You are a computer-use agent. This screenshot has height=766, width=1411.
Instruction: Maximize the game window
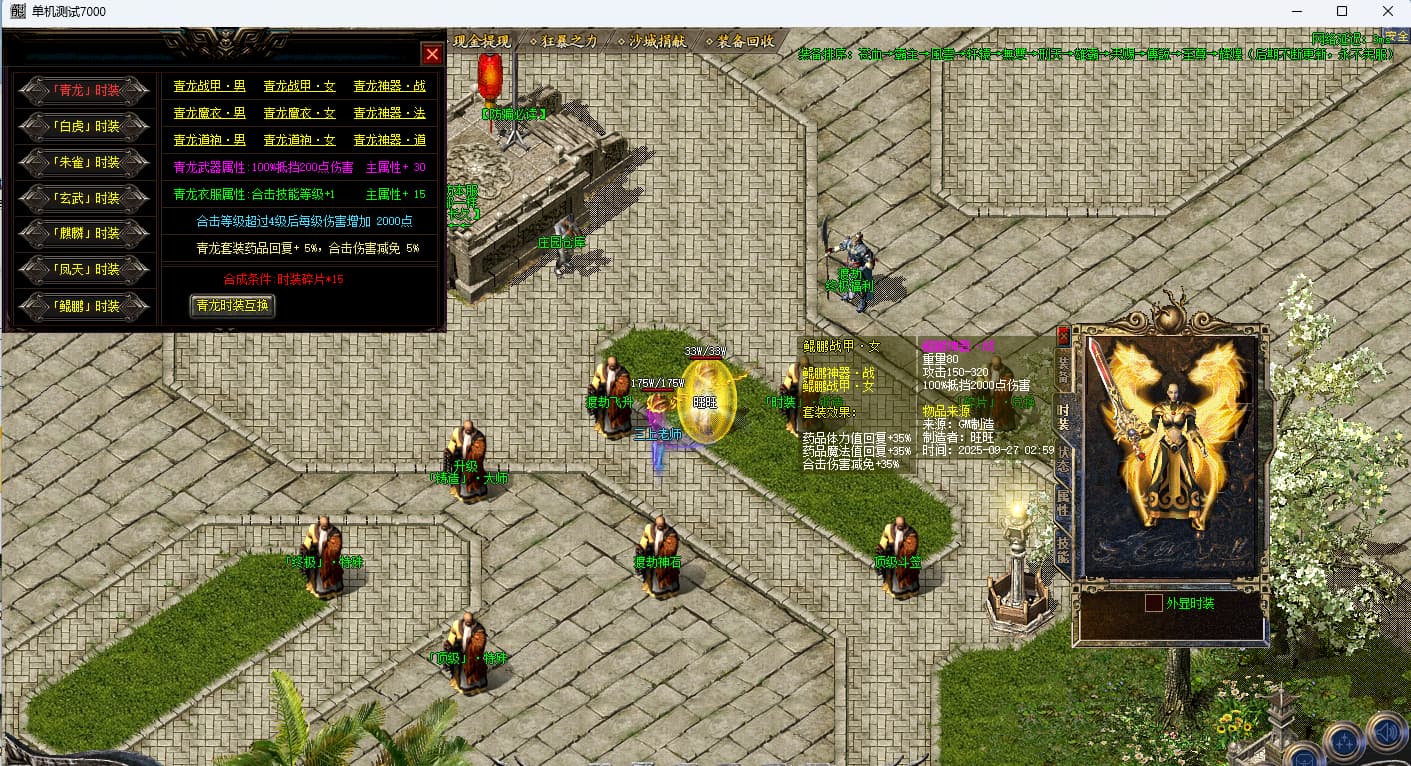(1342, 12)
